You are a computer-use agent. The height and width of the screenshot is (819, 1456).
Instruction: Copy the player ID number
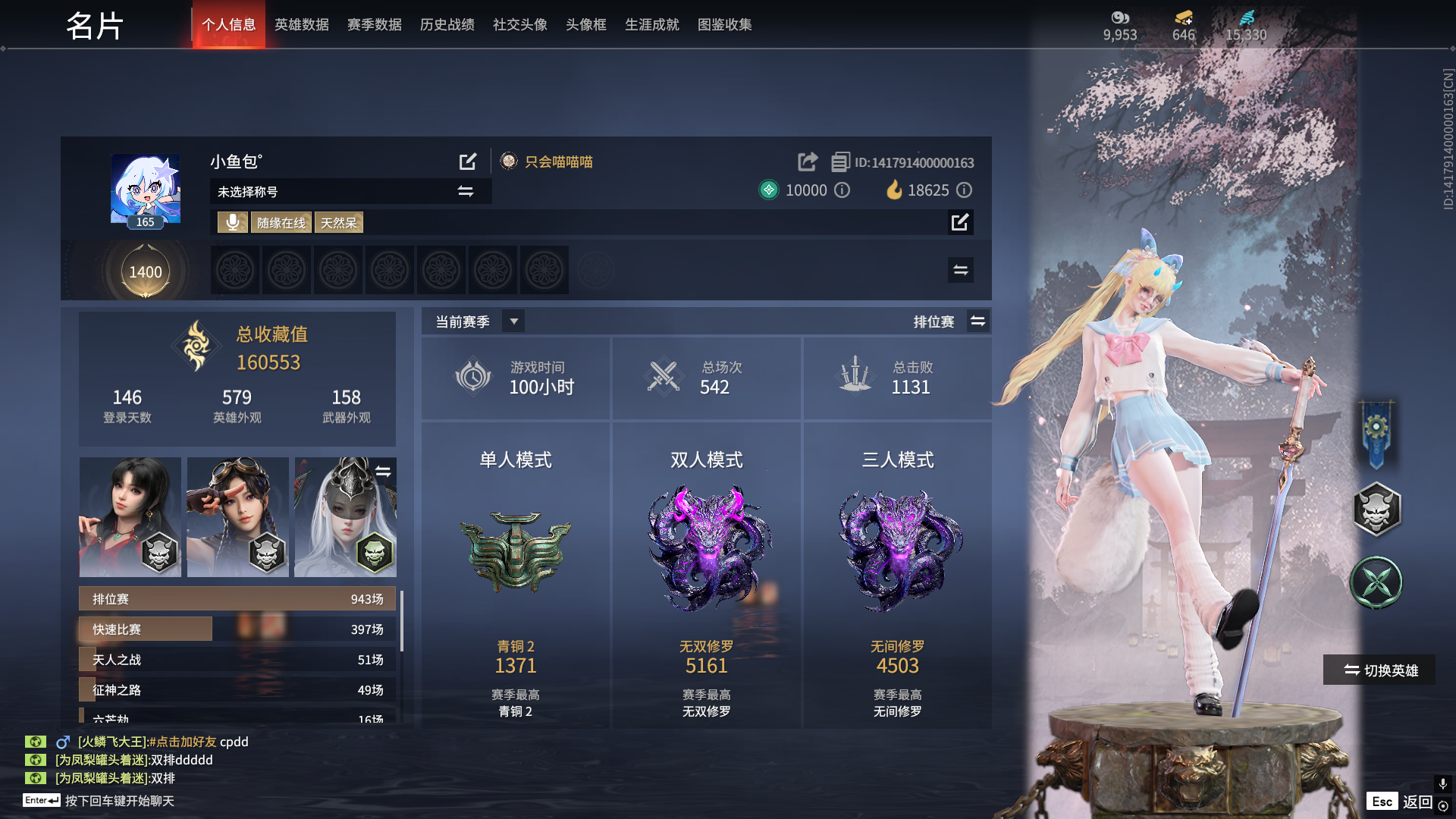[x=839, y=162]
